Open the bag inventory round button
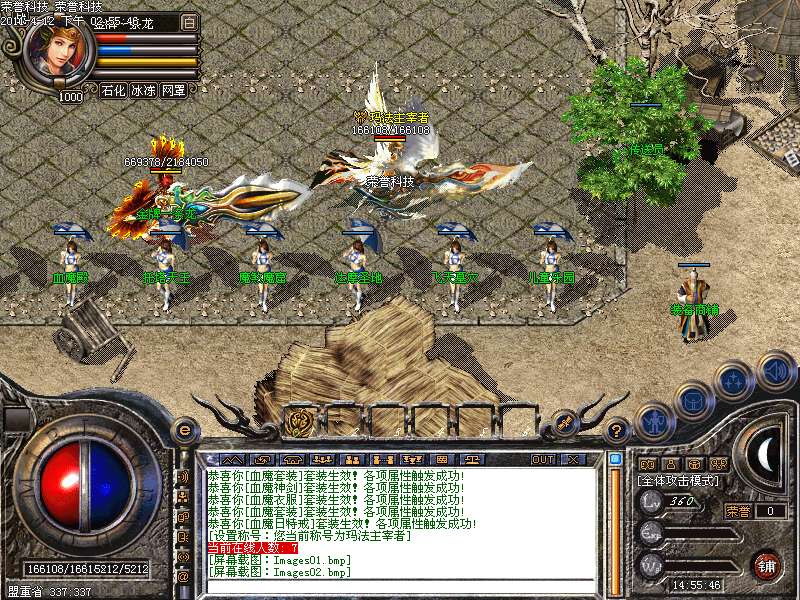Viewport: 800px width, 600px height. (x=693, y=403)
